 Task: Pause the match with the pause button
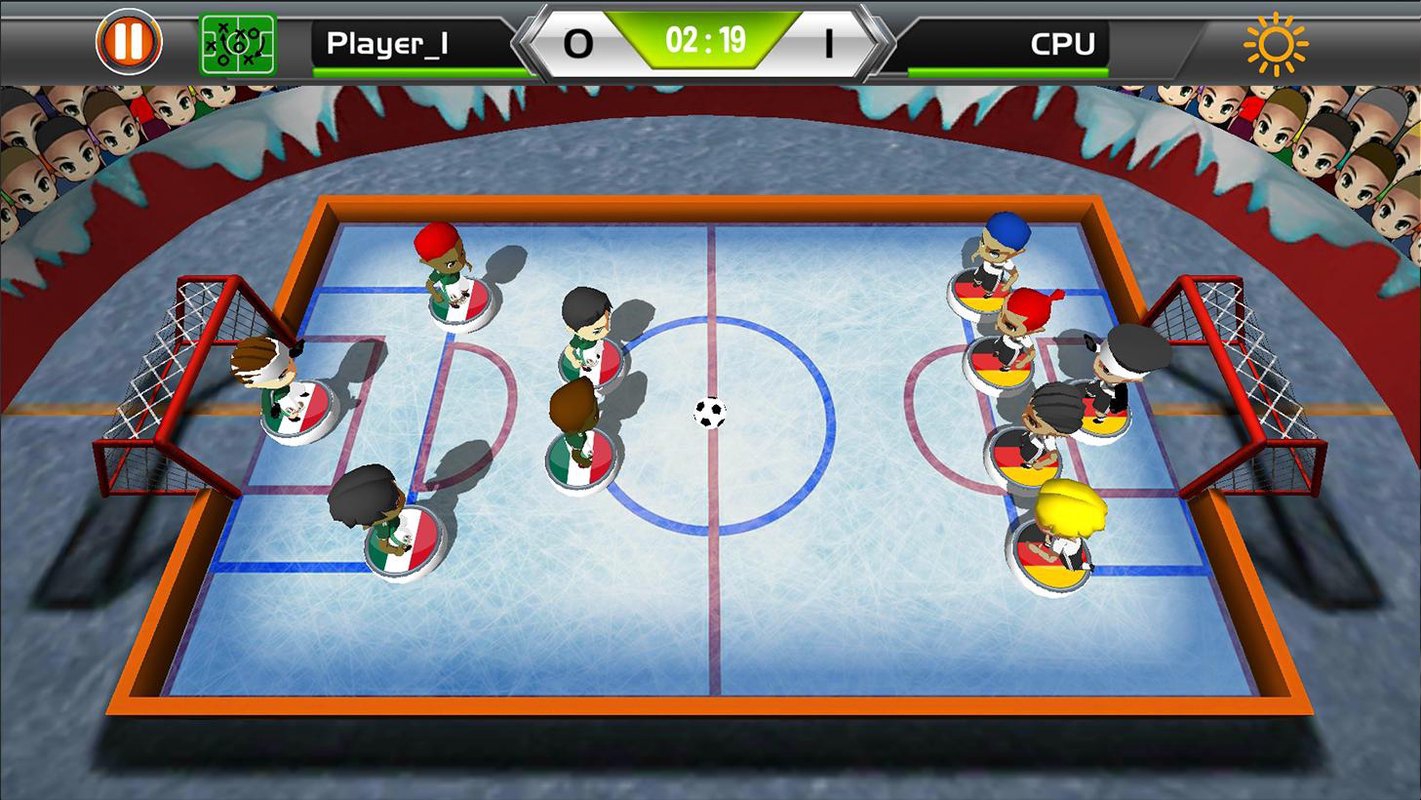click(129, 43)
